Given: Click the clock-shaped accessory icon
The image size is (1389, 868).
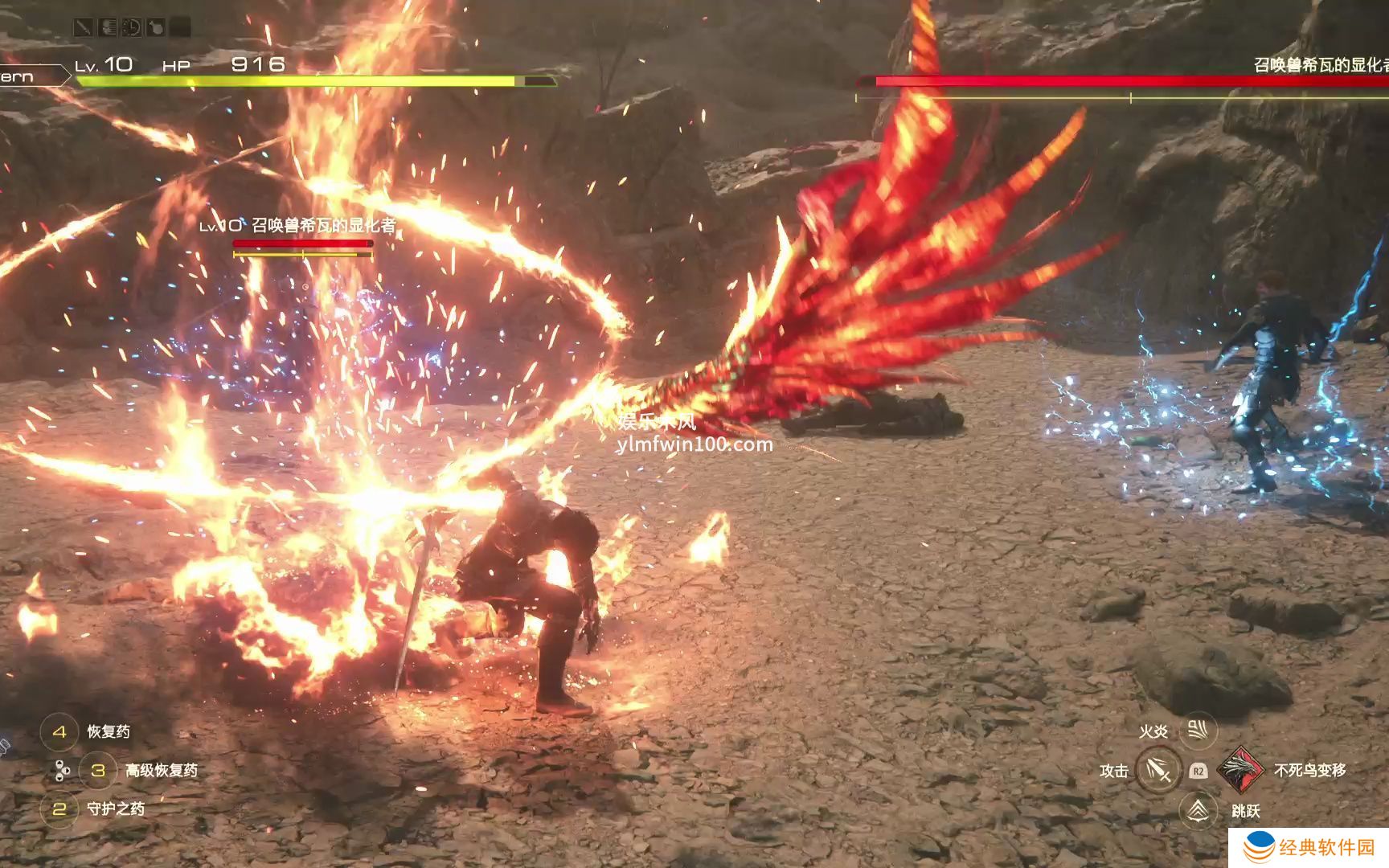Looking at the screenshot, I should pyautogui.click(x=132, y=28).
